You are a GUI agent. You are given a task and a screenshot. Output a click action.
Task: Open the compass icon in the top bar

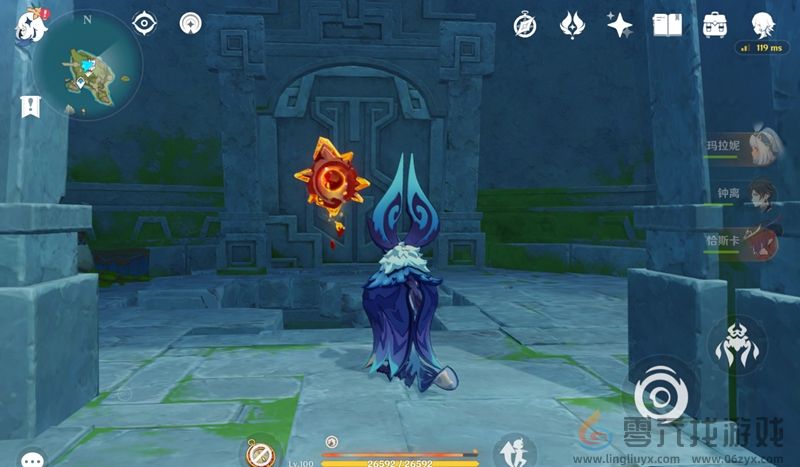click(x=525, y=25)
